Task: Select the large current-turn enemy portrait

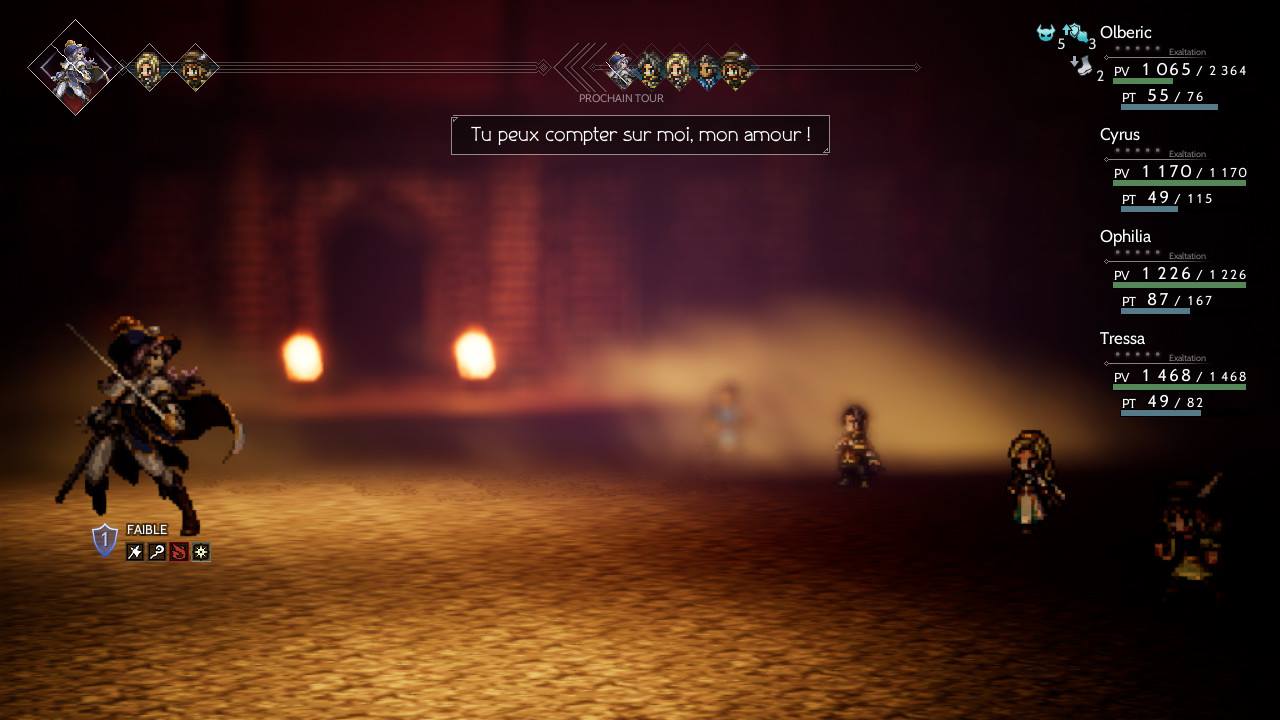Action: coord(76,68)
